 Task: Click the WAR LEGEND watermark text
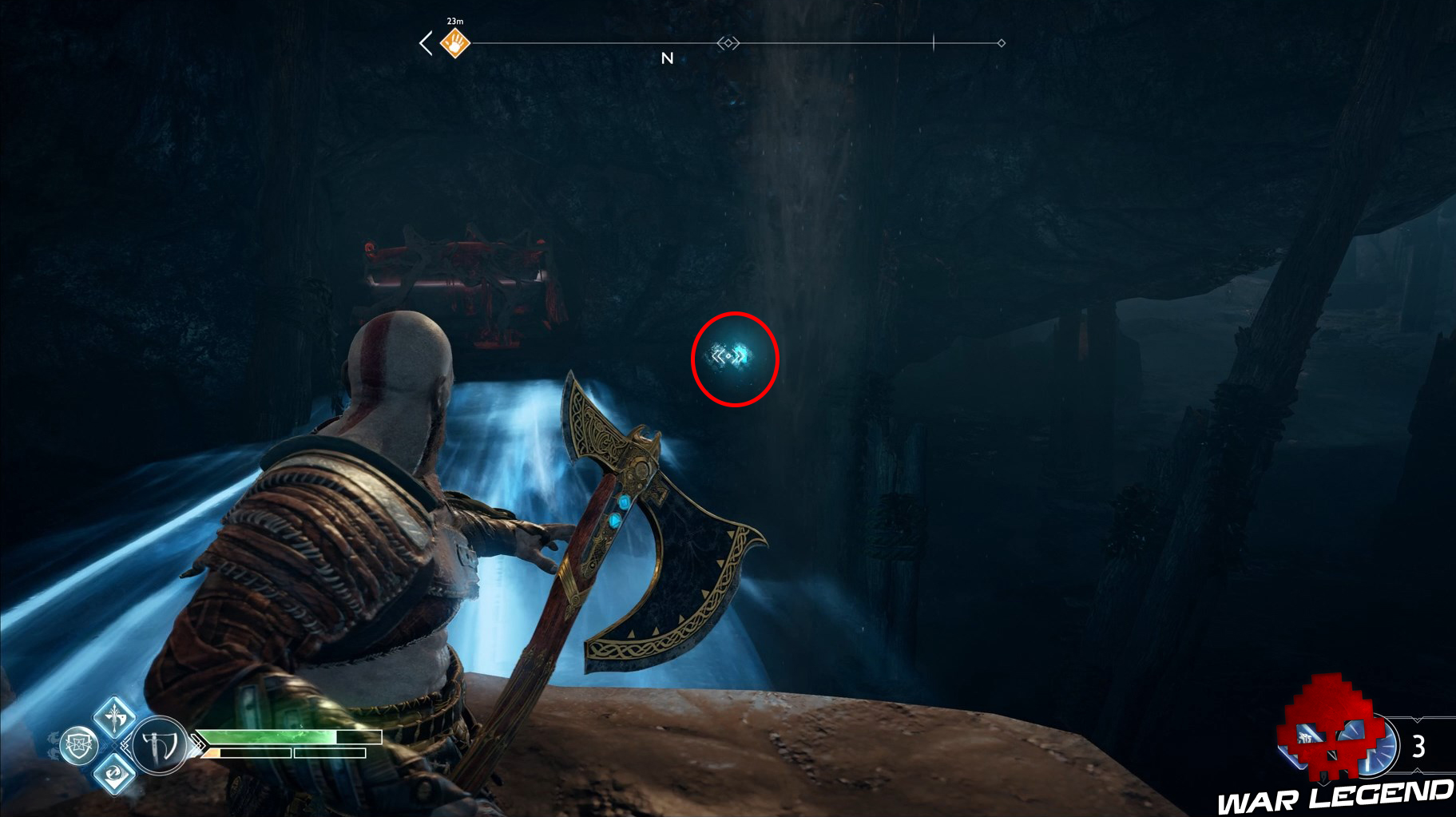1350,795
